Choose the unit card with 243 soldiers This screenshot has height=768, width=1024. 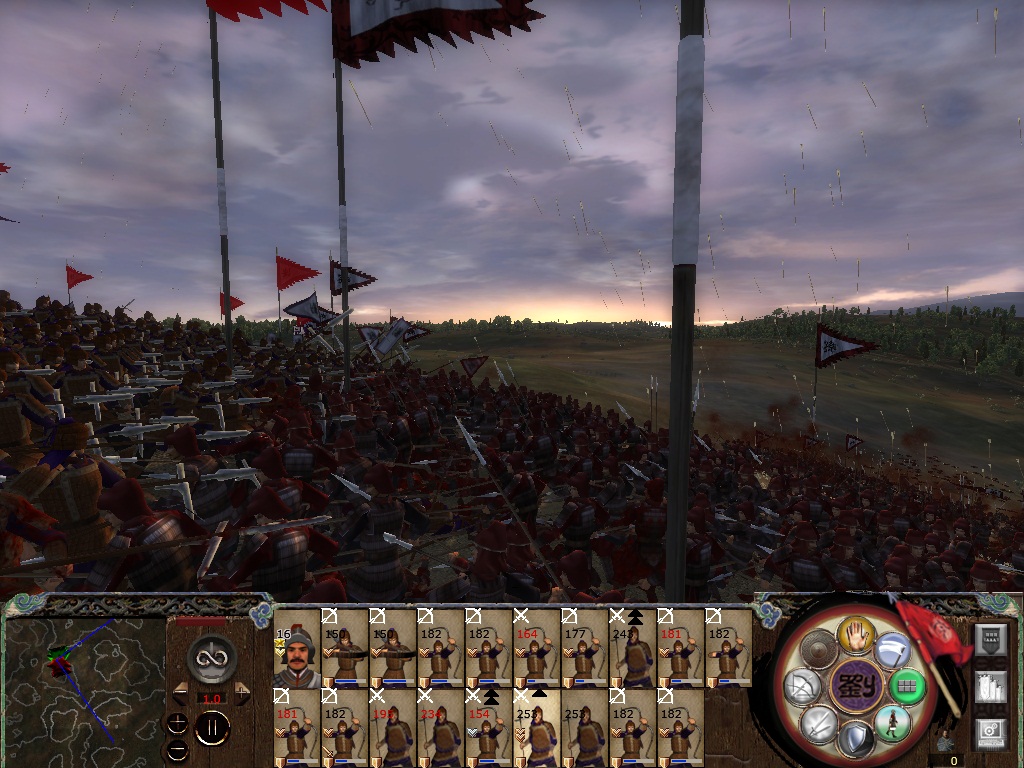point(632,648)
